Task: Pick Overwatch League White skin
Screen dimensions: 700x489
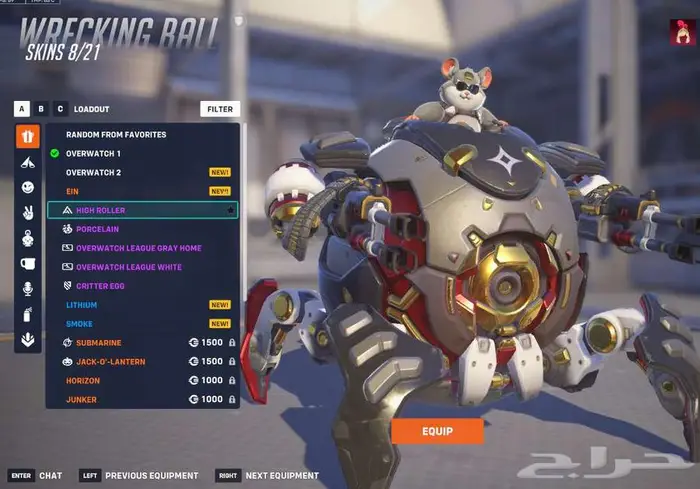Action: coord(129,267)
